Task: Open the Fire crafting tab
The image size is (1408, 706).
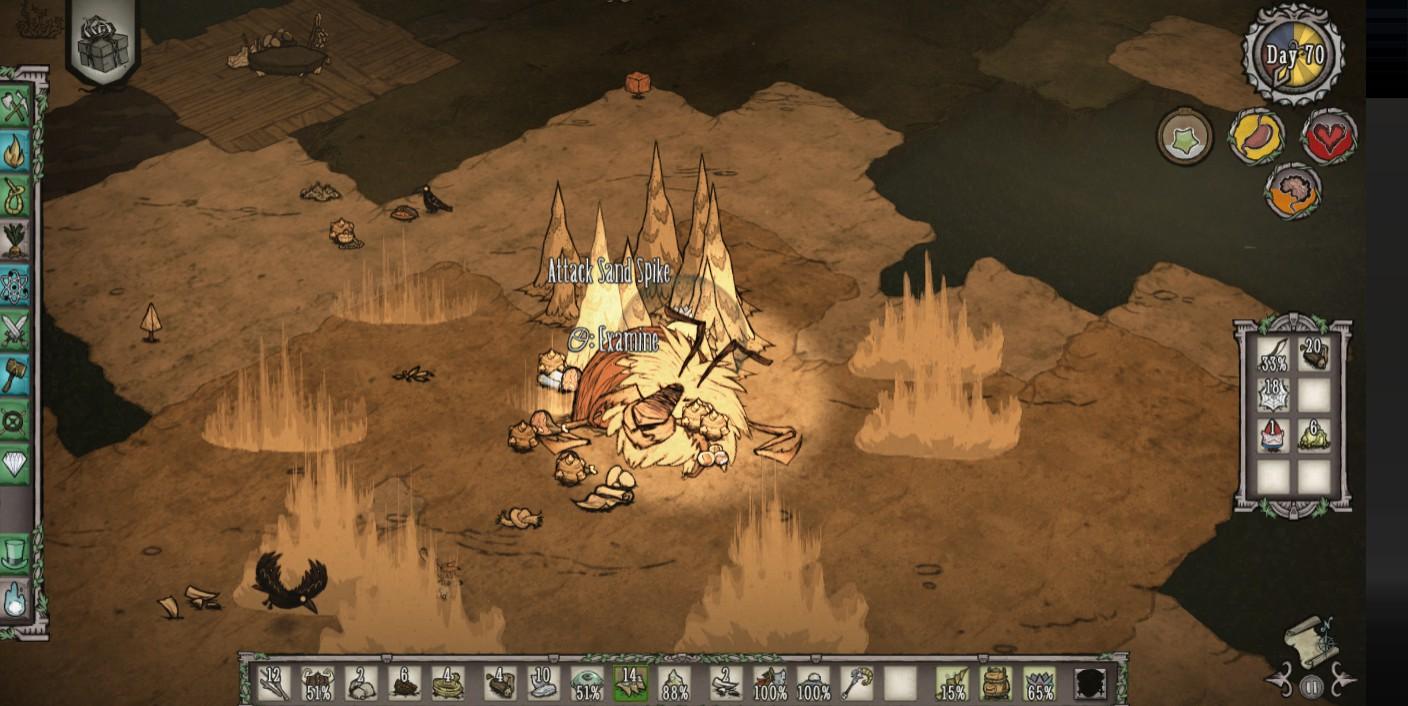Action: (x=15, y=151)
